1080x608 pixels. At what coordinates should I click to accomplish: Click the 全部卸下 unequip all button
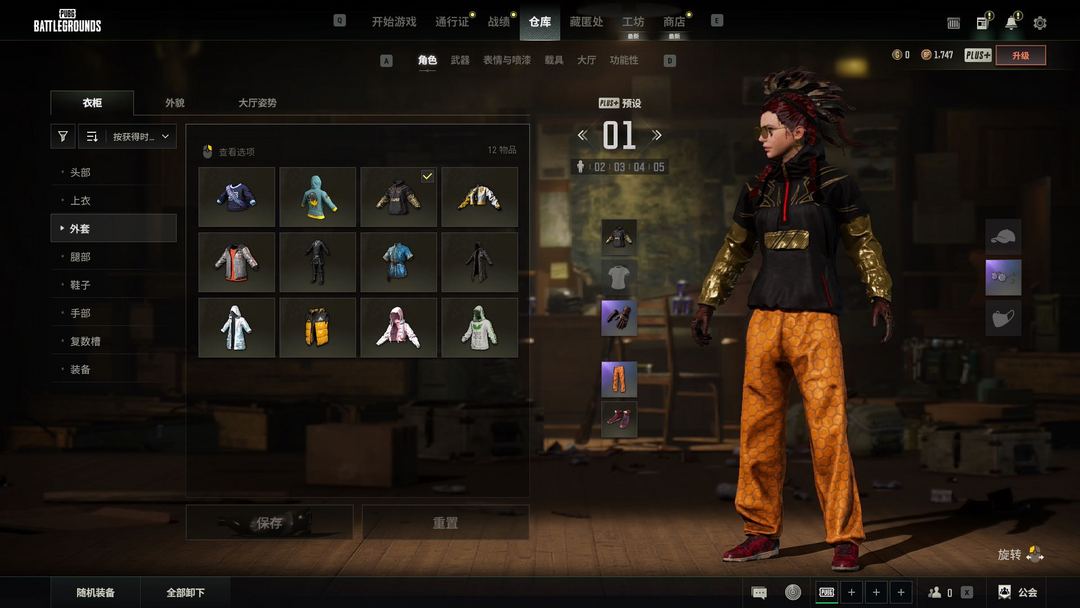(x=185, y=593)
